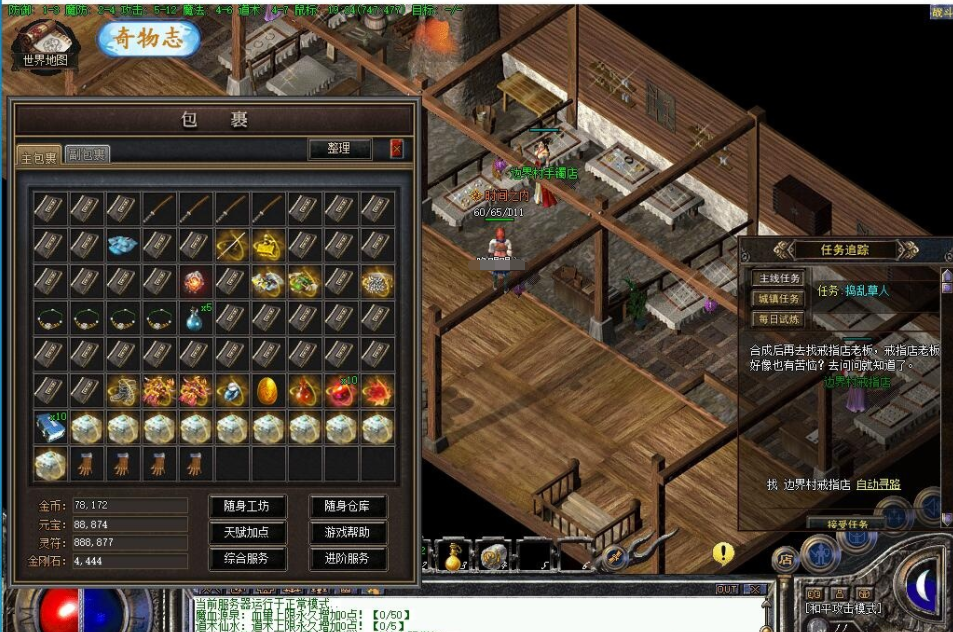The width and height of the screenshot is (953, 632).
Task: Open 天赋加点 talent points
Action: pos(248,533)
